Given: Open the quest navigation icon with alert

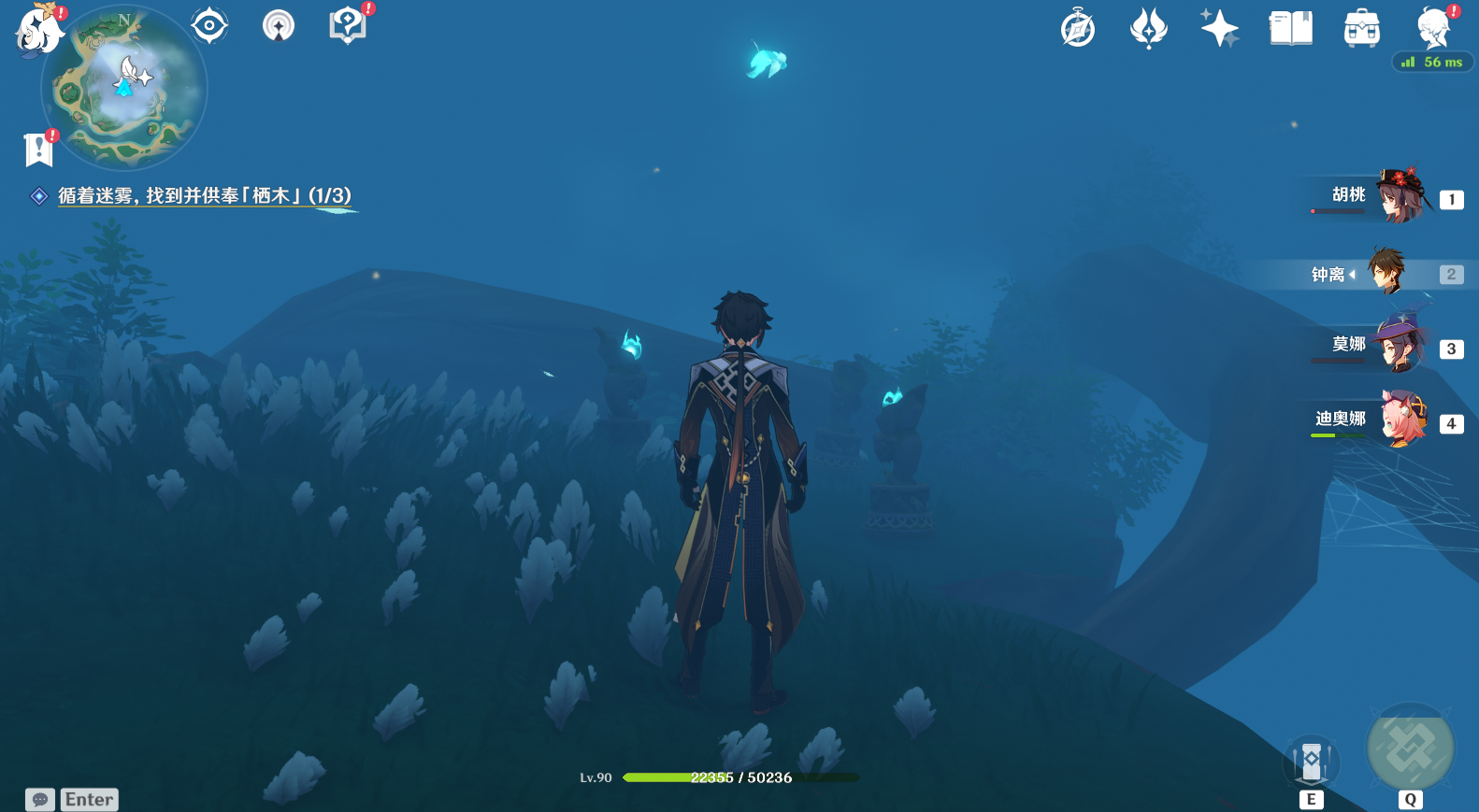Looking at the screenshot, I should [x=348, y=25].
